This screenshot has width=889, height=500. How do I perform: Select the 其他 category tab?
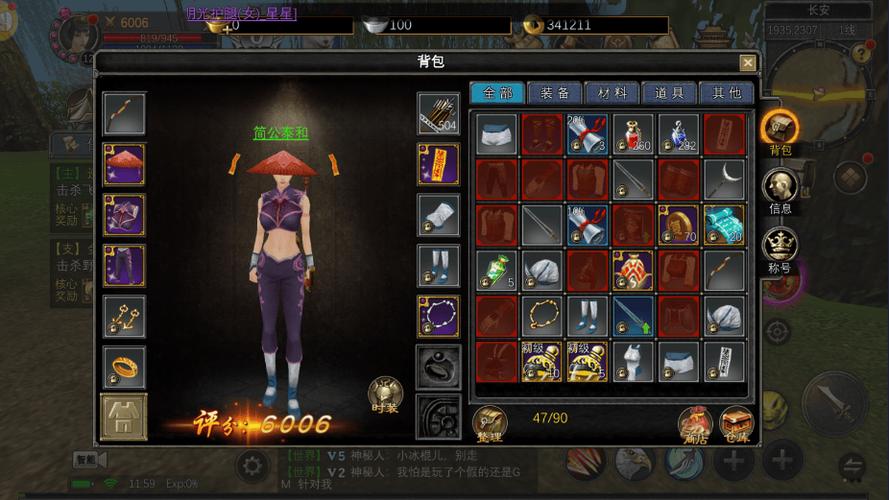(x=726, y=93)
